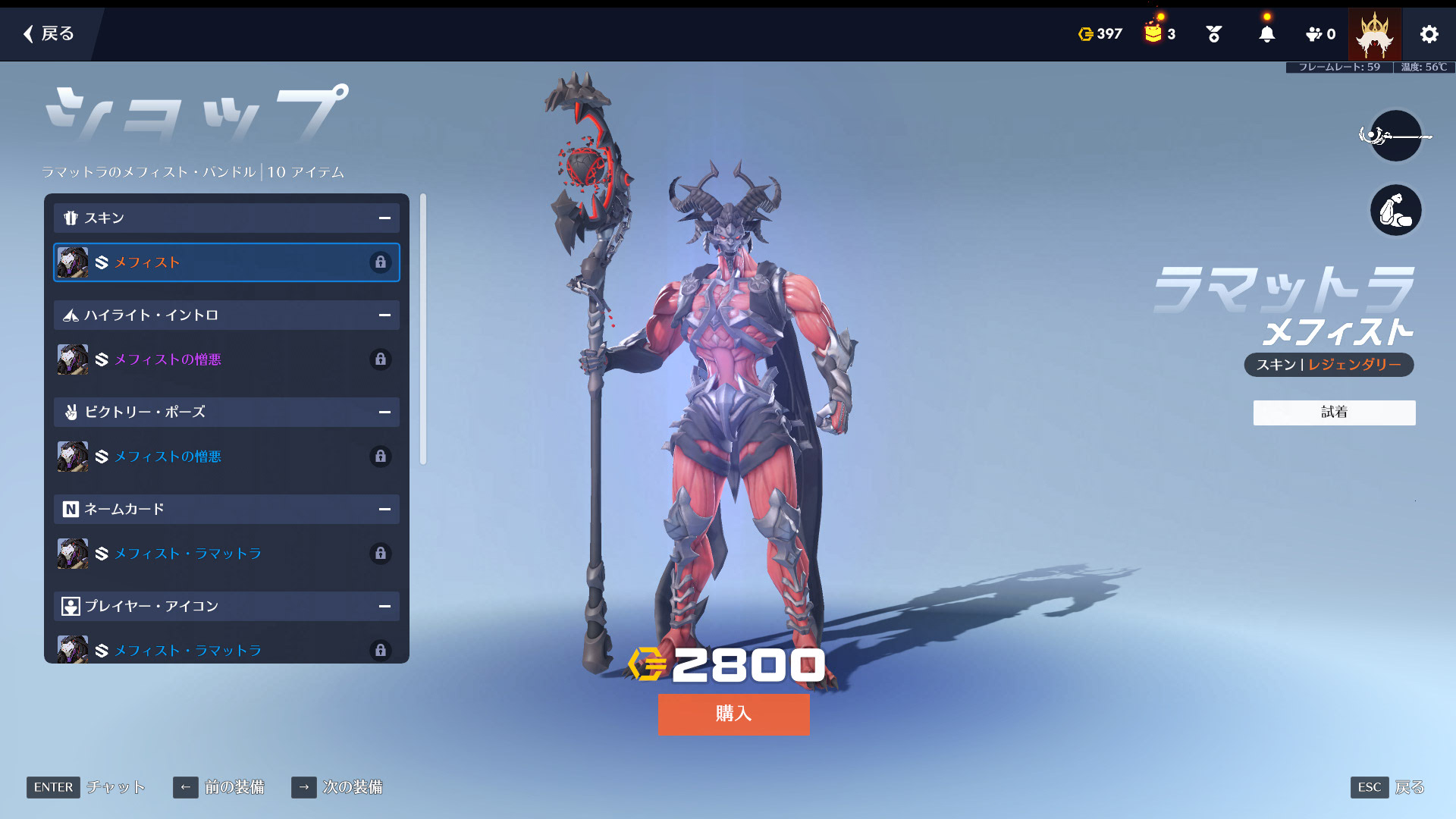Select the pink メフィストの憎悪 highlight intro item
This screenshot has width=1456, height=819.
pyautogui.click(x=226, y=359)
